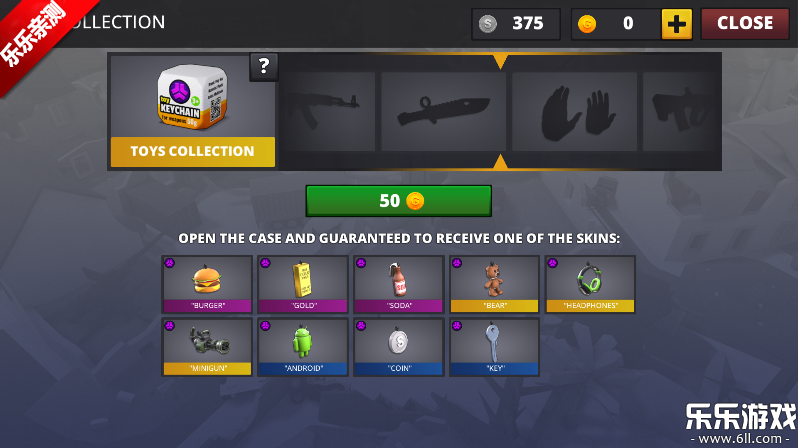
Task: Choose the "Burger" keychain skin
Action: coord(207,284)
